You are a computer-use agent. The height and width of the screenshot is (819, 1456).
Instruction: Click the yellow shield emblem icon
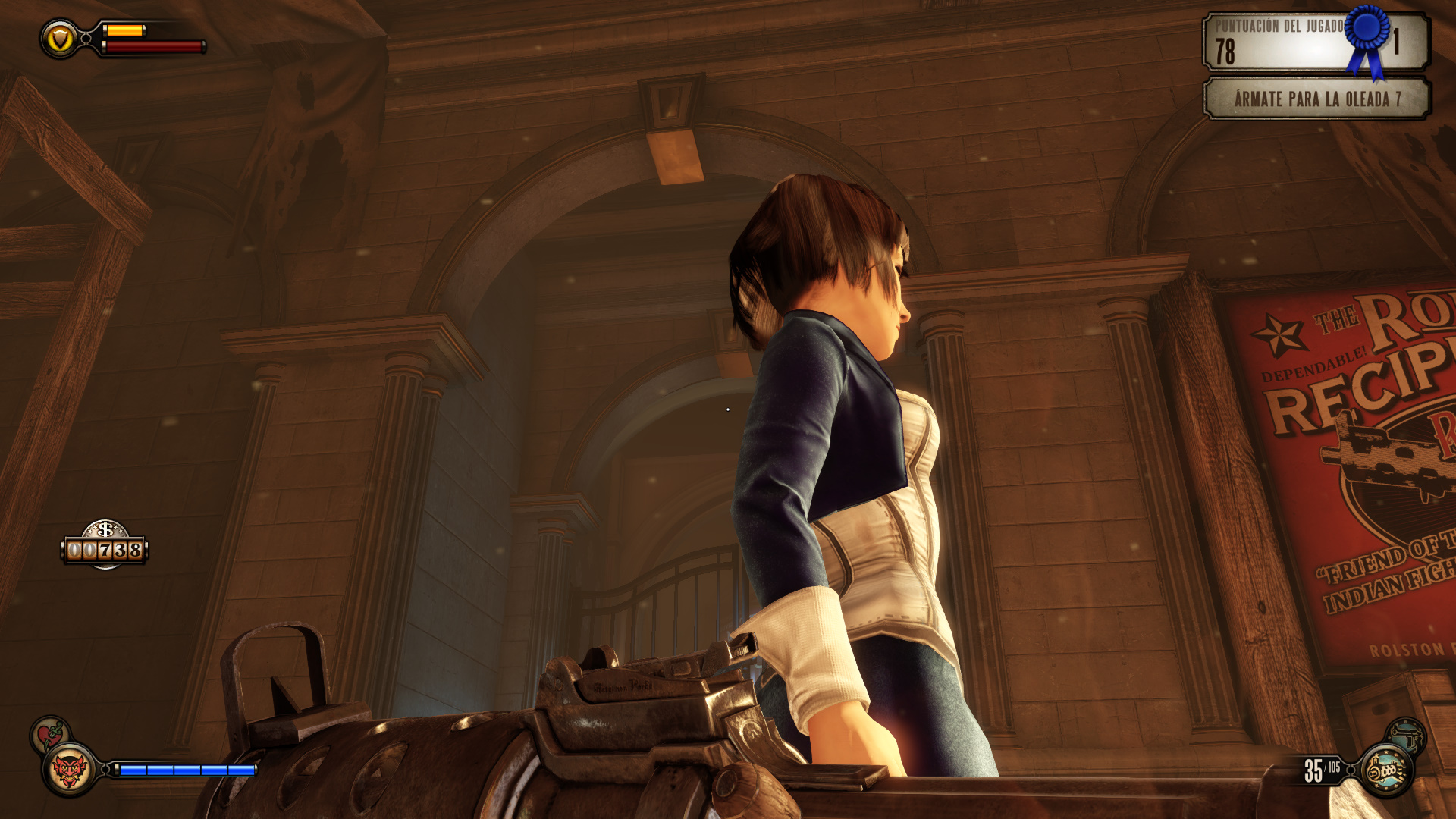click(x=60, y=39)
